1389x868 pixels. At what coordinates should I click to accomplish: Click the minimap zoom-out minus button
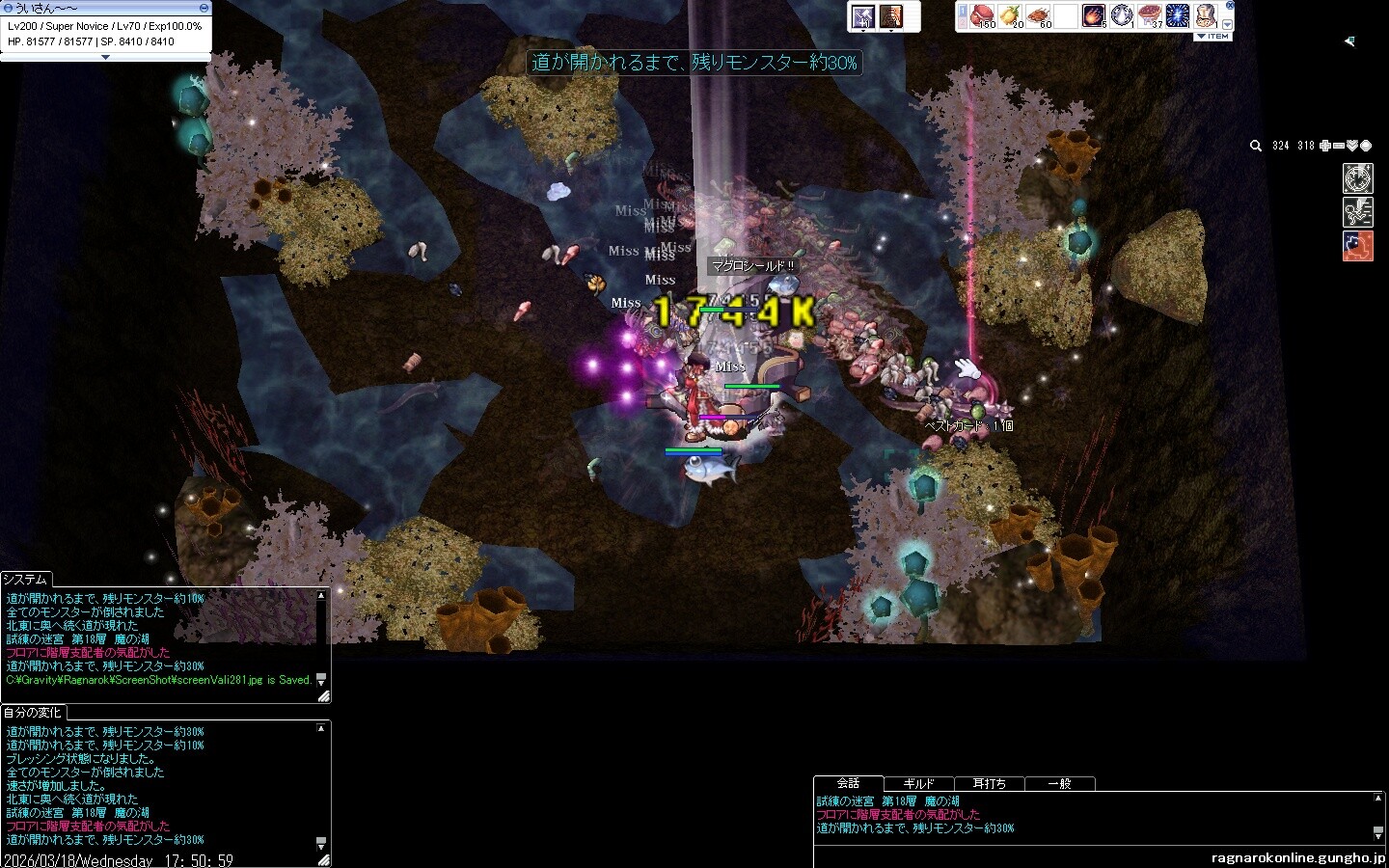tap(1339, 146)
